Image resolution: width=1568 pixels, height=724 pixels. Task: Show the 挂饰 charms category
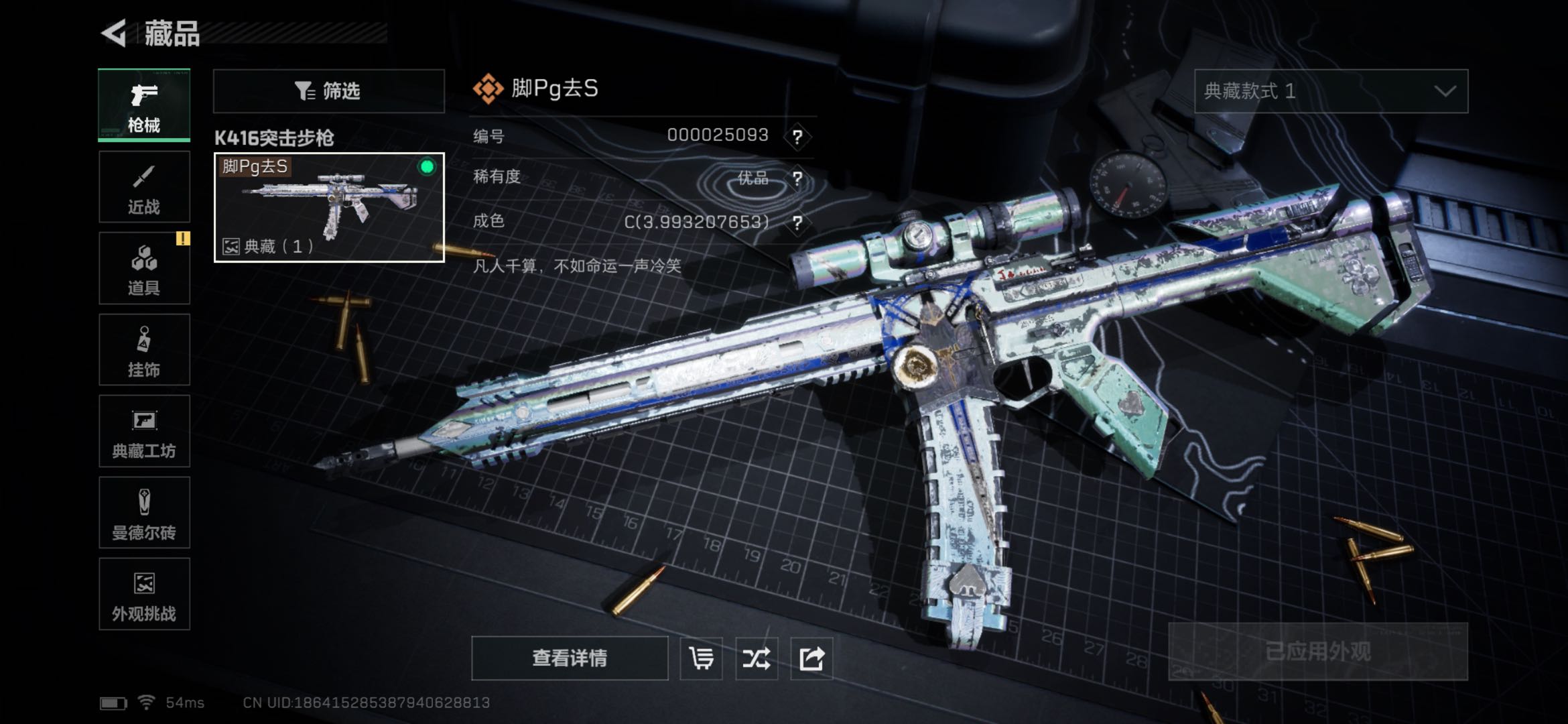[x=144, y=350]
